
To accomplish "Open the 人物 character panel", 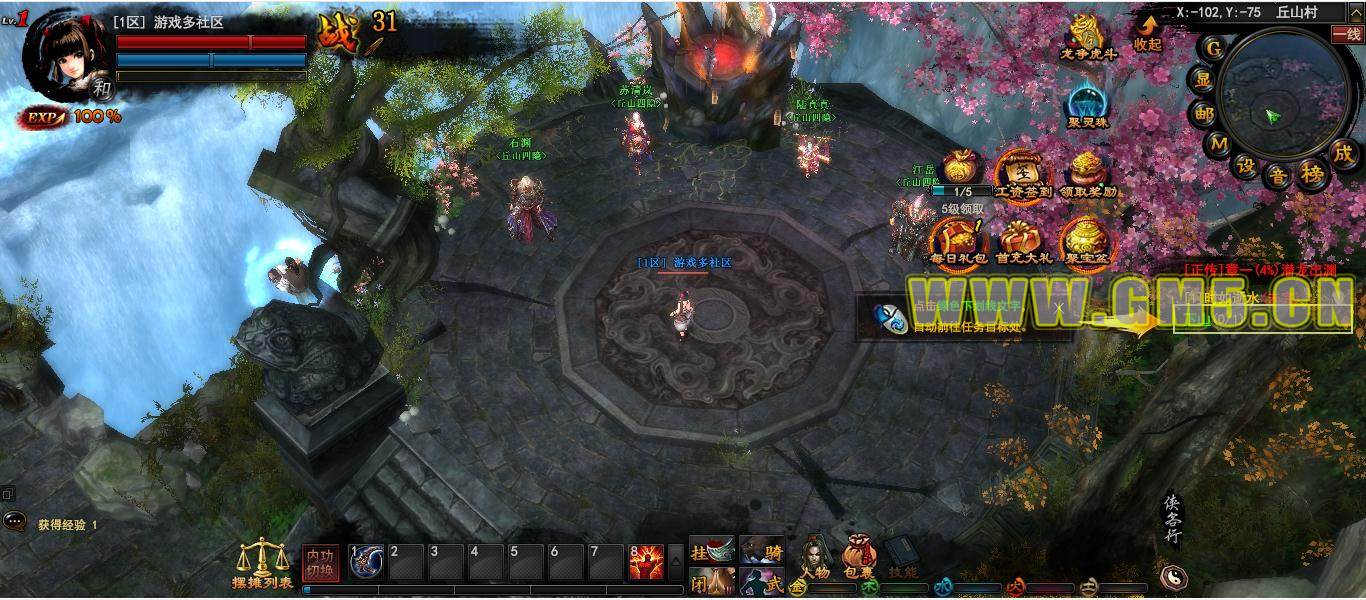I will pos(815,559).
